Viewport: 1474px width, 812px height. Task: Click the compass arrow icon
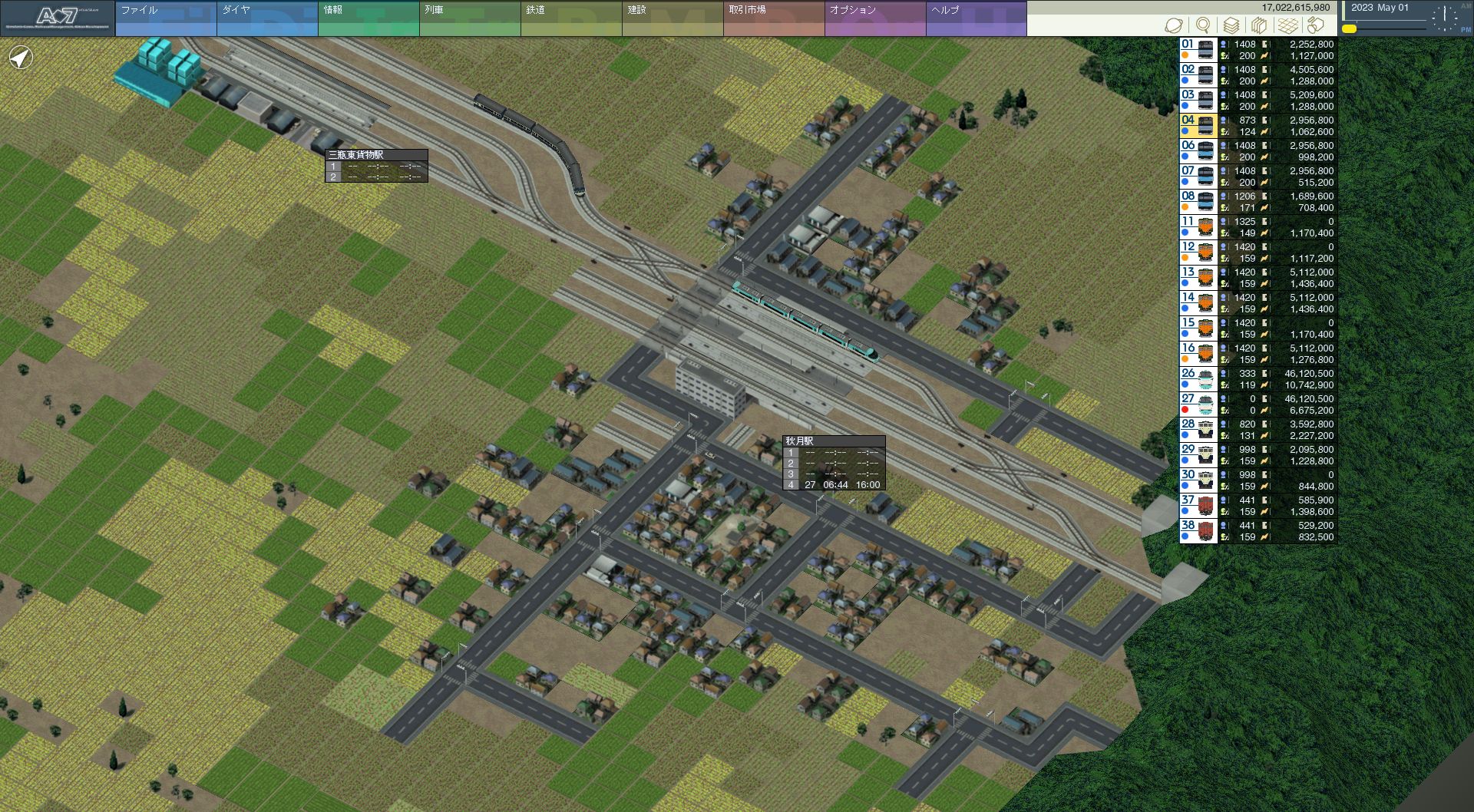[x=21, y=58]
